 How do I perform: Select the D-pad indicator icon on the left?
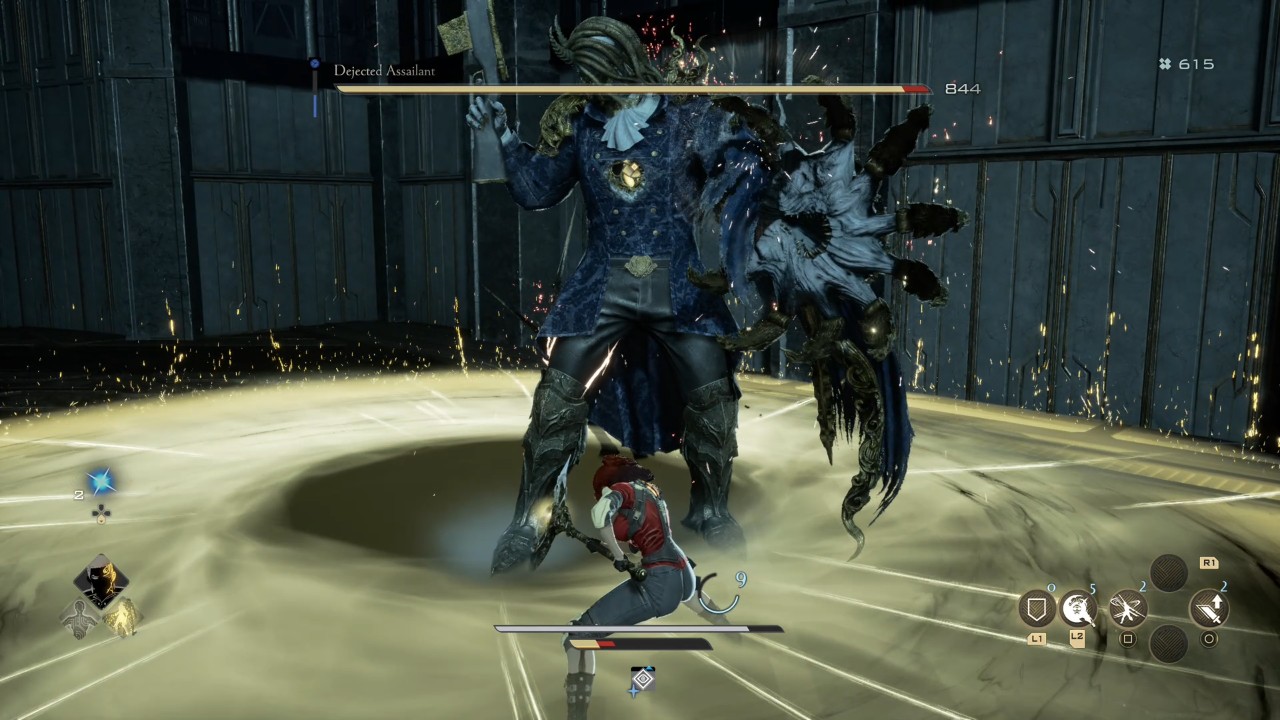102,511
